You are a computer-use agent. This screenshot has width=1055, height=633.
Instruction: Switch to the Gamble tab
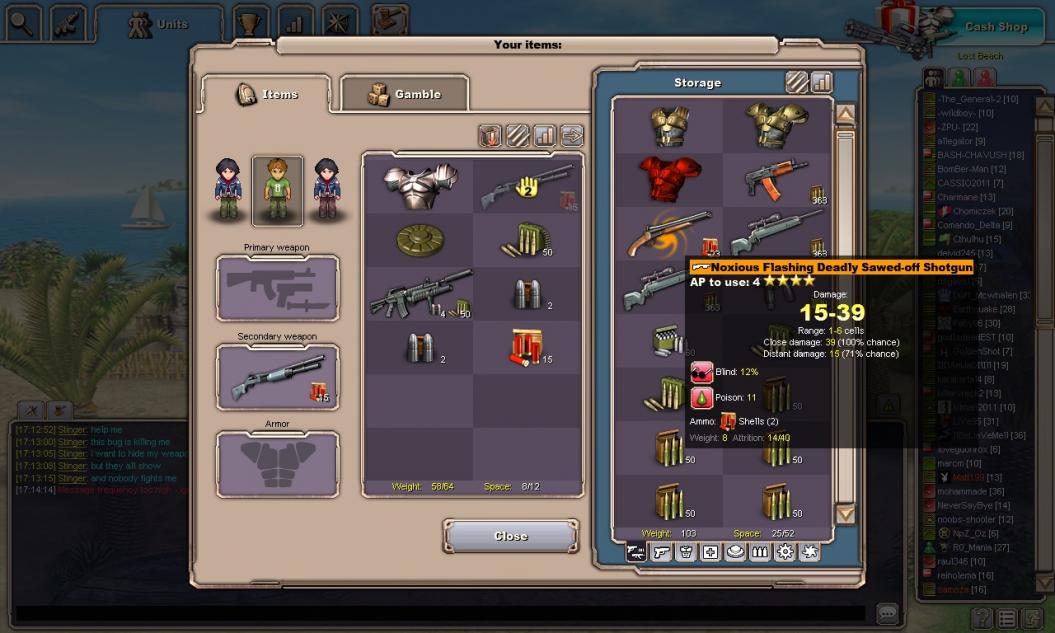404,94
